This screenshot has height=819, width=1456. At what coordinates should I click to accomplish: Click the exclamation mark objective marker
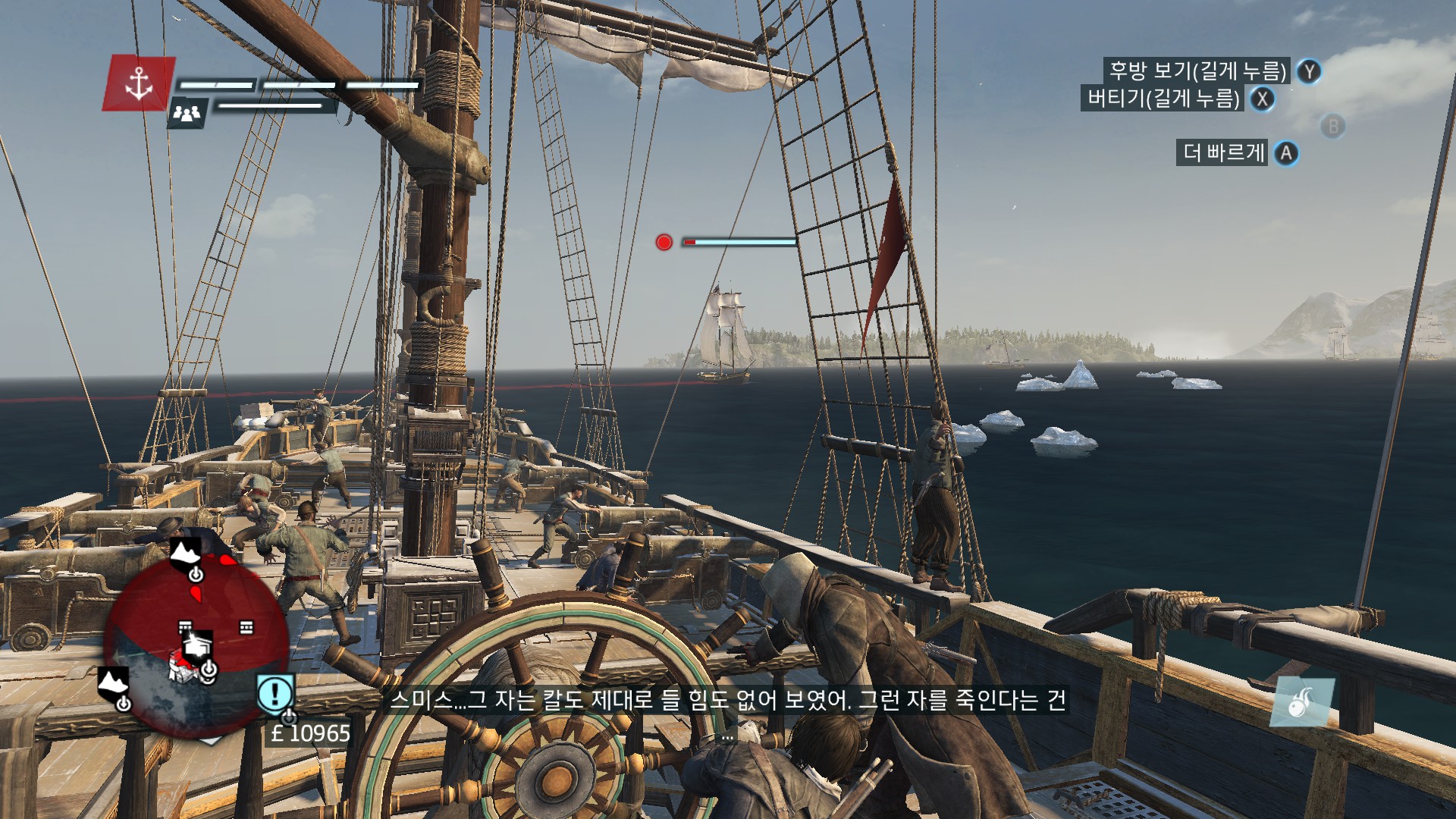(275, 693)
